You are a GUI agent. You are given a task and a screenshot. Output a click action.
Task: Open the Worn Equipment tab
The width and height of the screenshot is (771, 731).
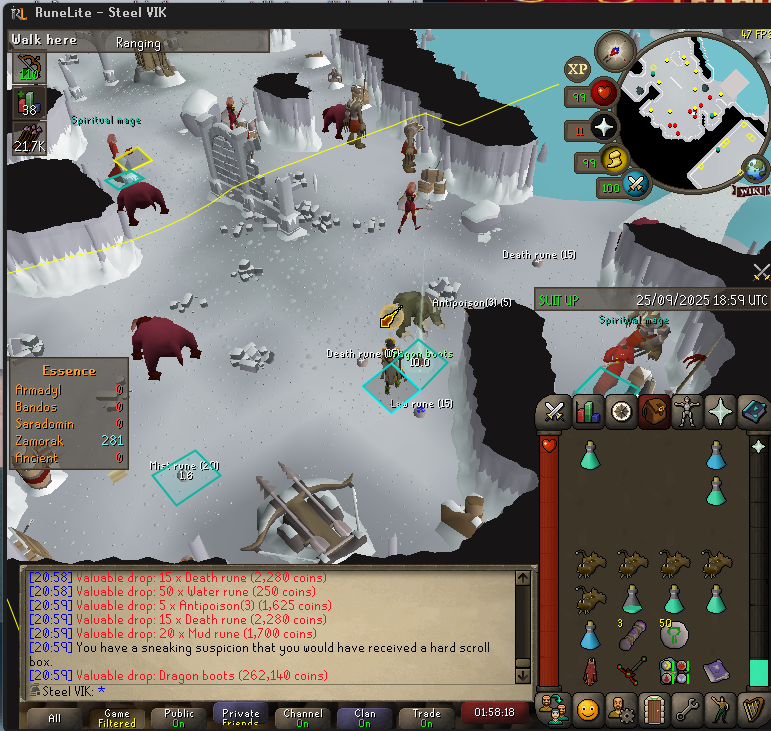(x=686, y=410)
